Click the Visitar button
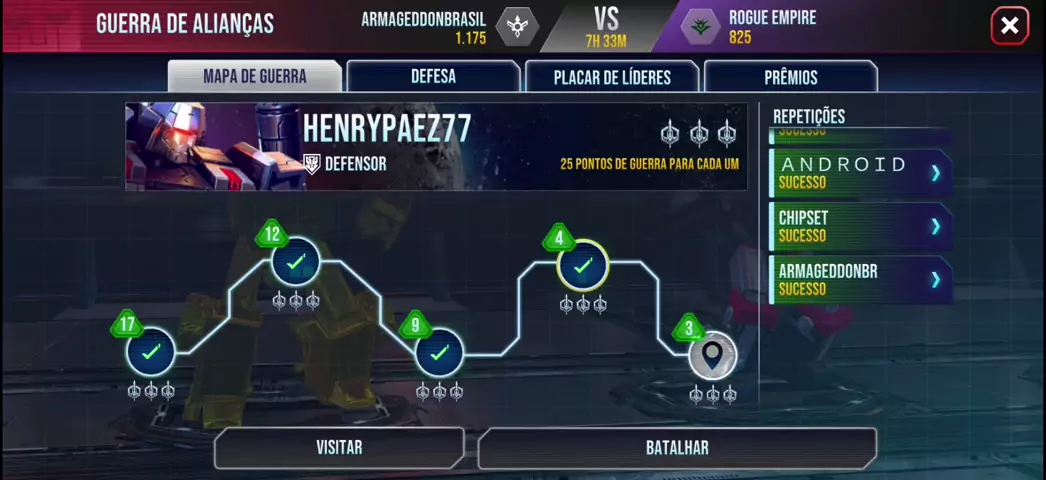The image size is (1046, 480). tap(339, 448)
